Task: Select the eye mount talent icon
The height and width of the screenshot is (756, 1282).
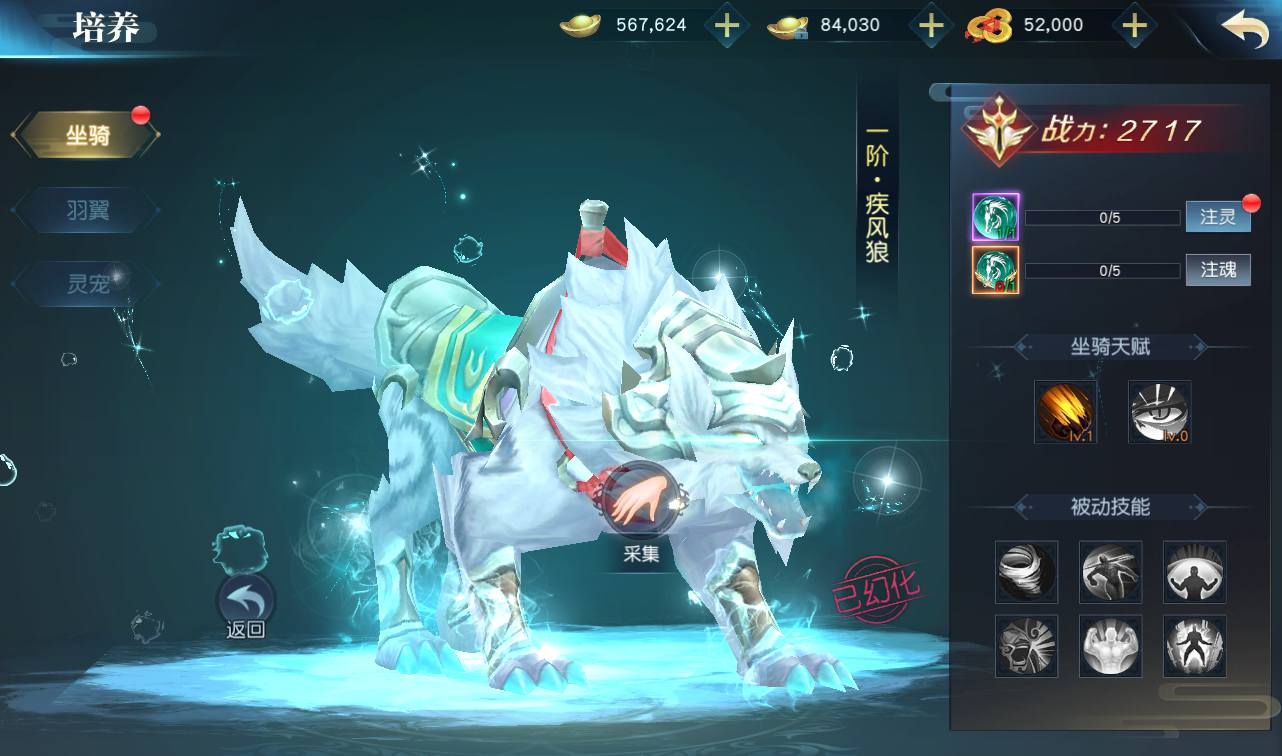Action: pos(1159,411)
